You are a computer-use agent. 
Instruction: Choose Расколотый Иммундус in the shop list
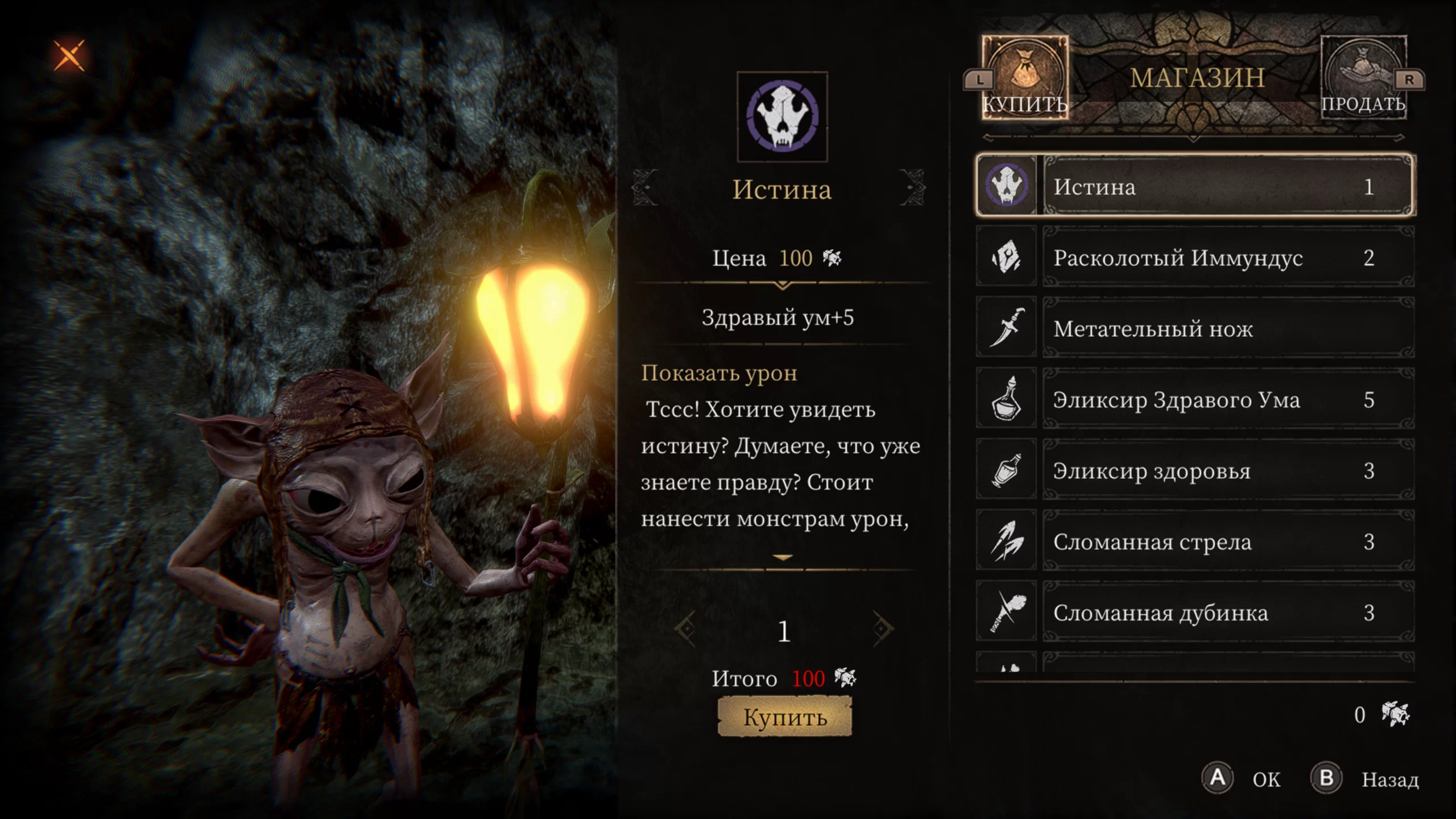pos(1194,257)
